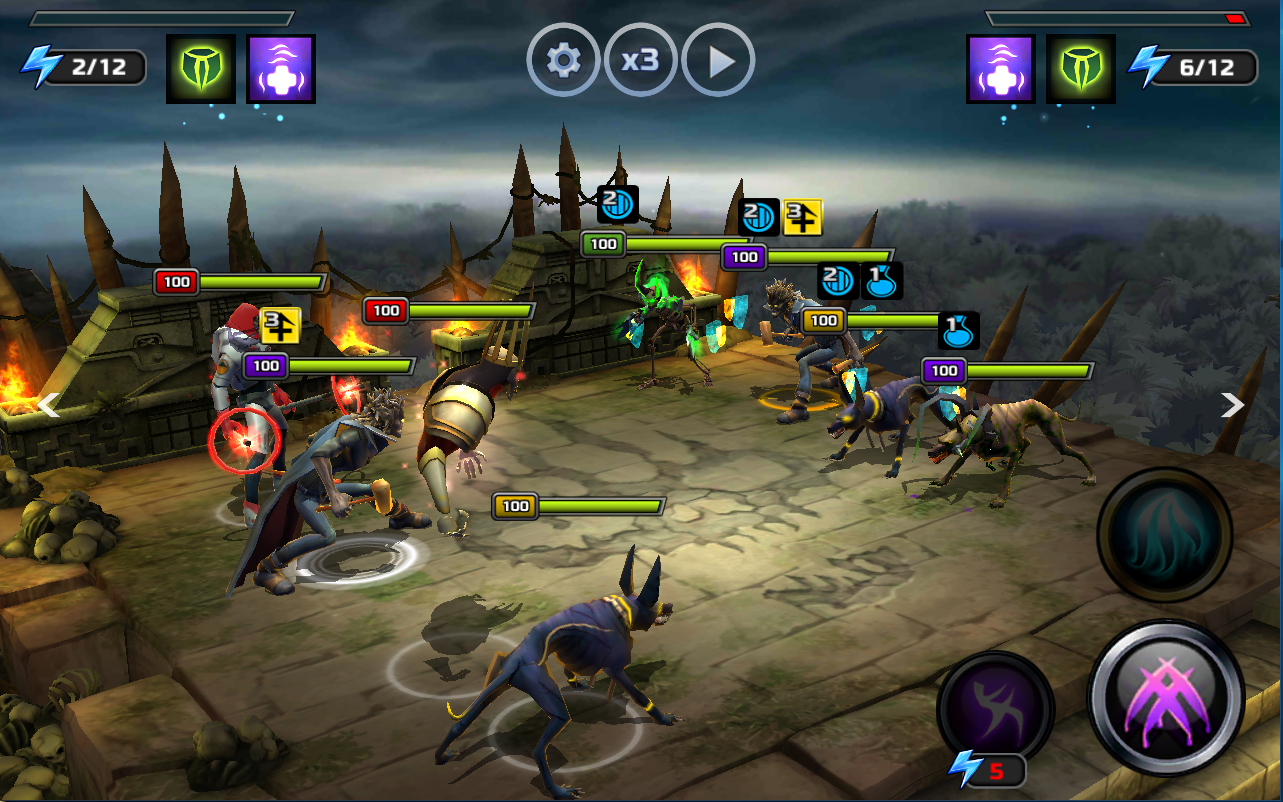Click the right-pointing white chevron arrow
This screenshot has width=1283, height=802.
click(1233, 404)
